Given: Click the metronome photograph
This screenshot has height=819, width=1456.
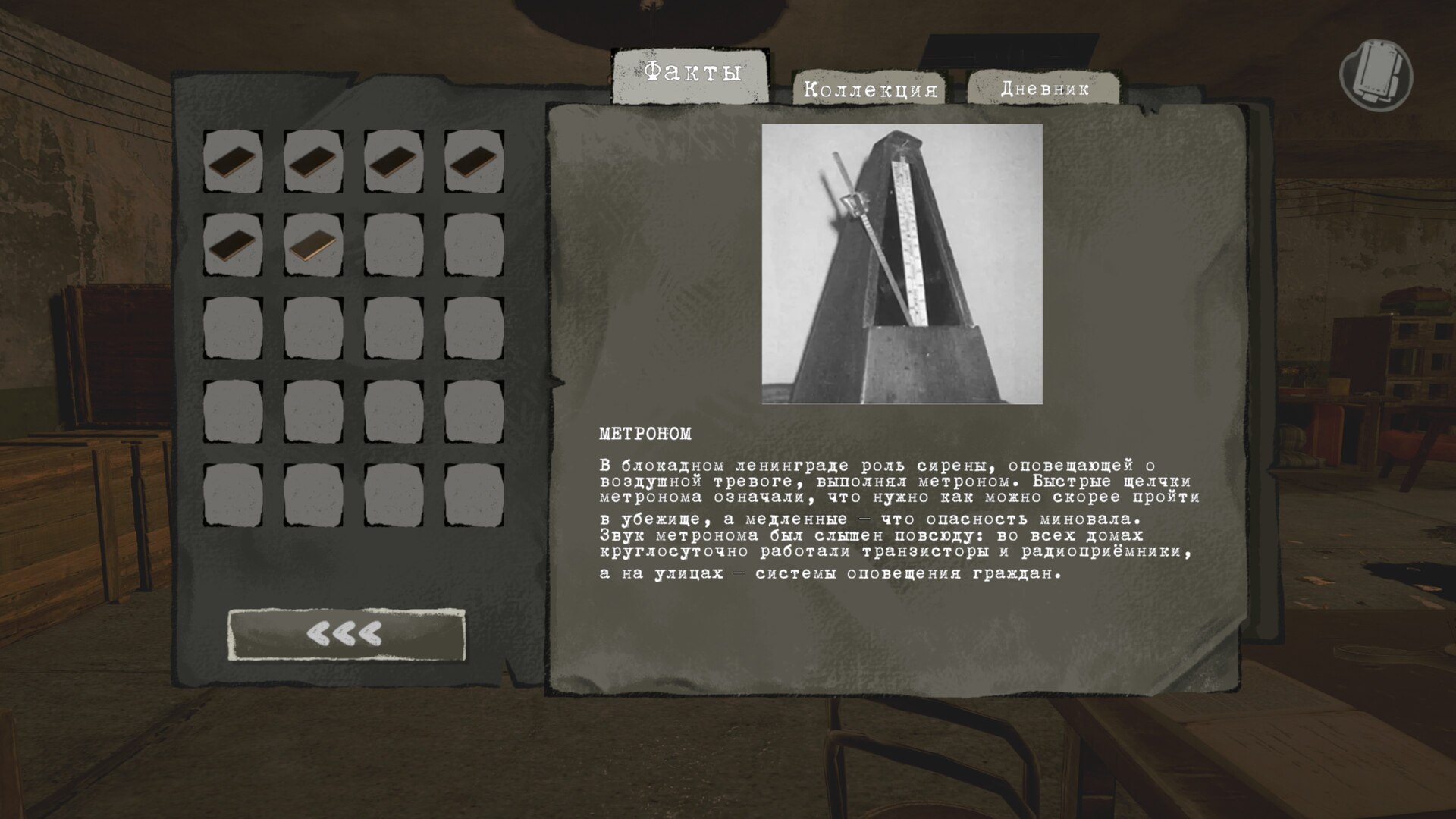Looking at the screenshot, I should point(902,264).
